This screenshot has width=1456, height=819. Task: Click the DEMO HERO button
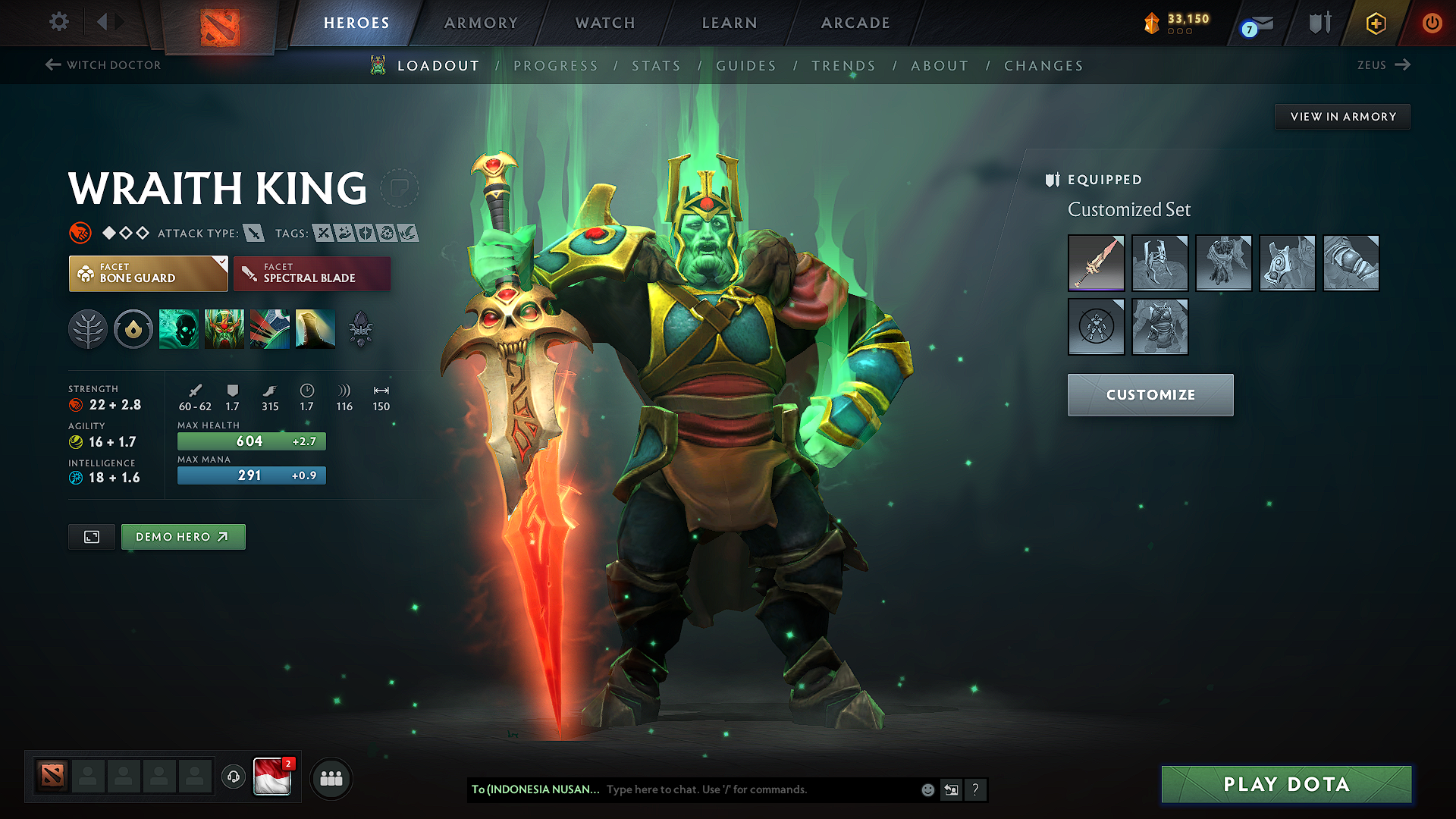click(x=183, y=536)
